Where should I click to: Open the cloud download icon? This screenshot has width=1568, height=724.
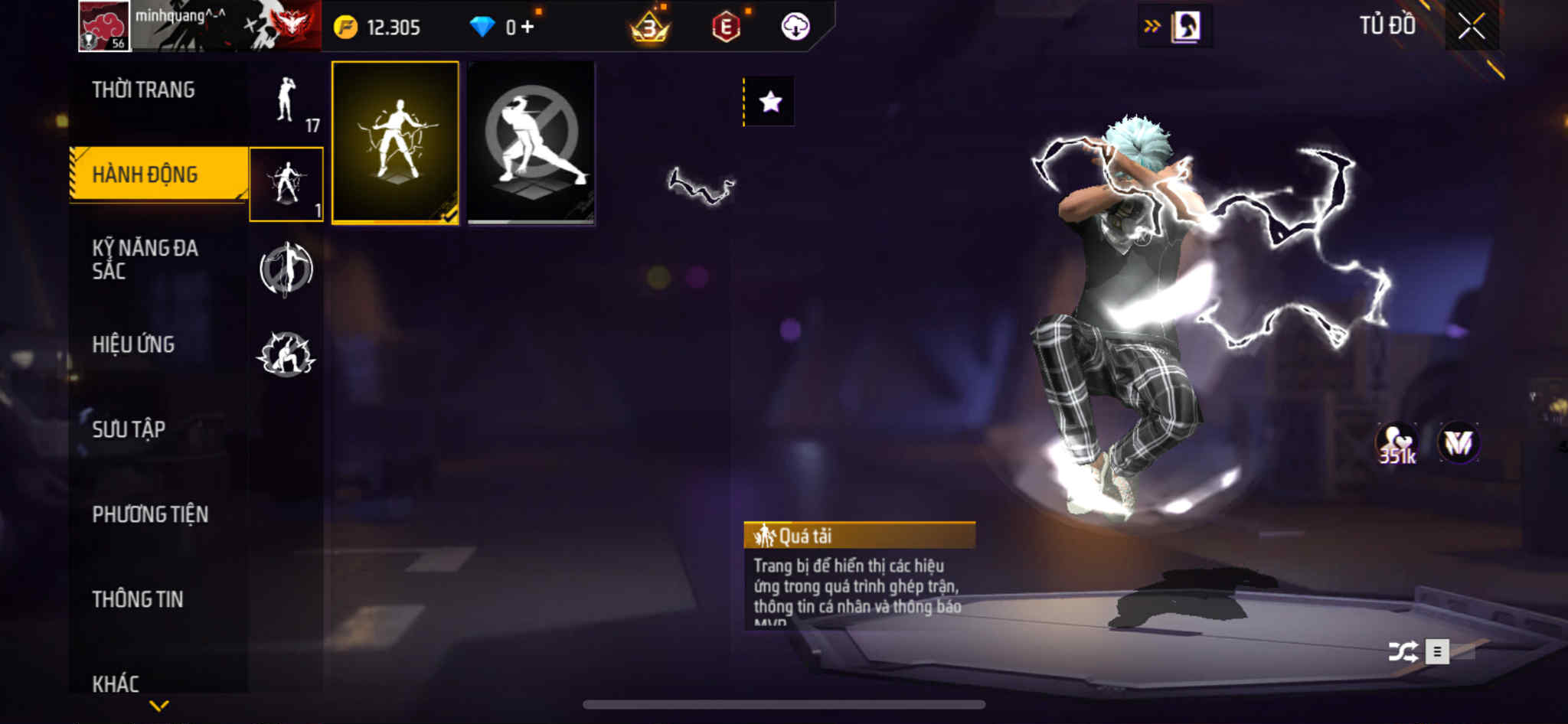pos(795,27)
